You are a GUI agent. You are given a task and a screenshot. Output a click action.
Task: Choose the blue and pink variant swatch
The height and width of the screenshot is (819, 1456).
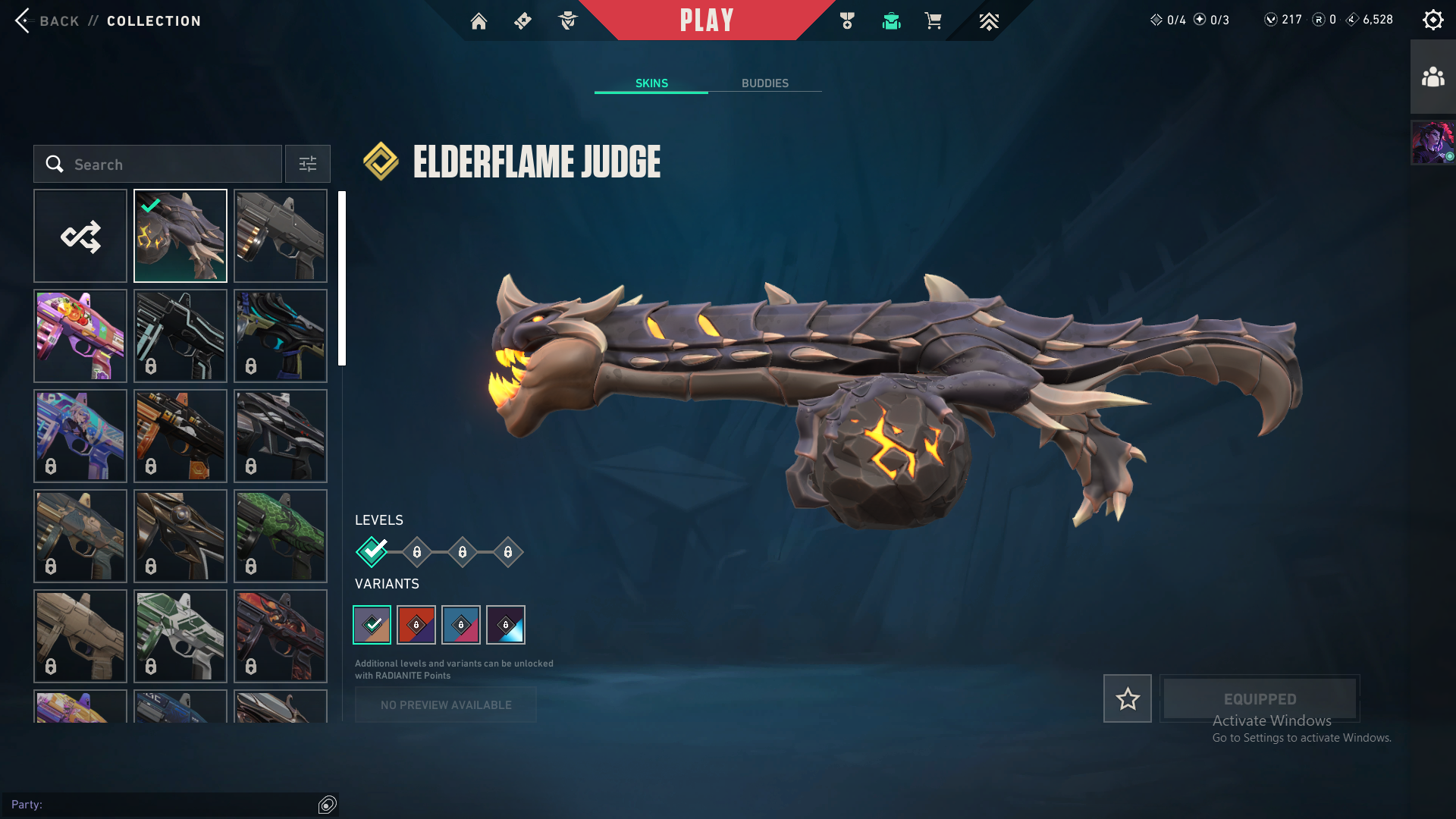pos(461,625)
